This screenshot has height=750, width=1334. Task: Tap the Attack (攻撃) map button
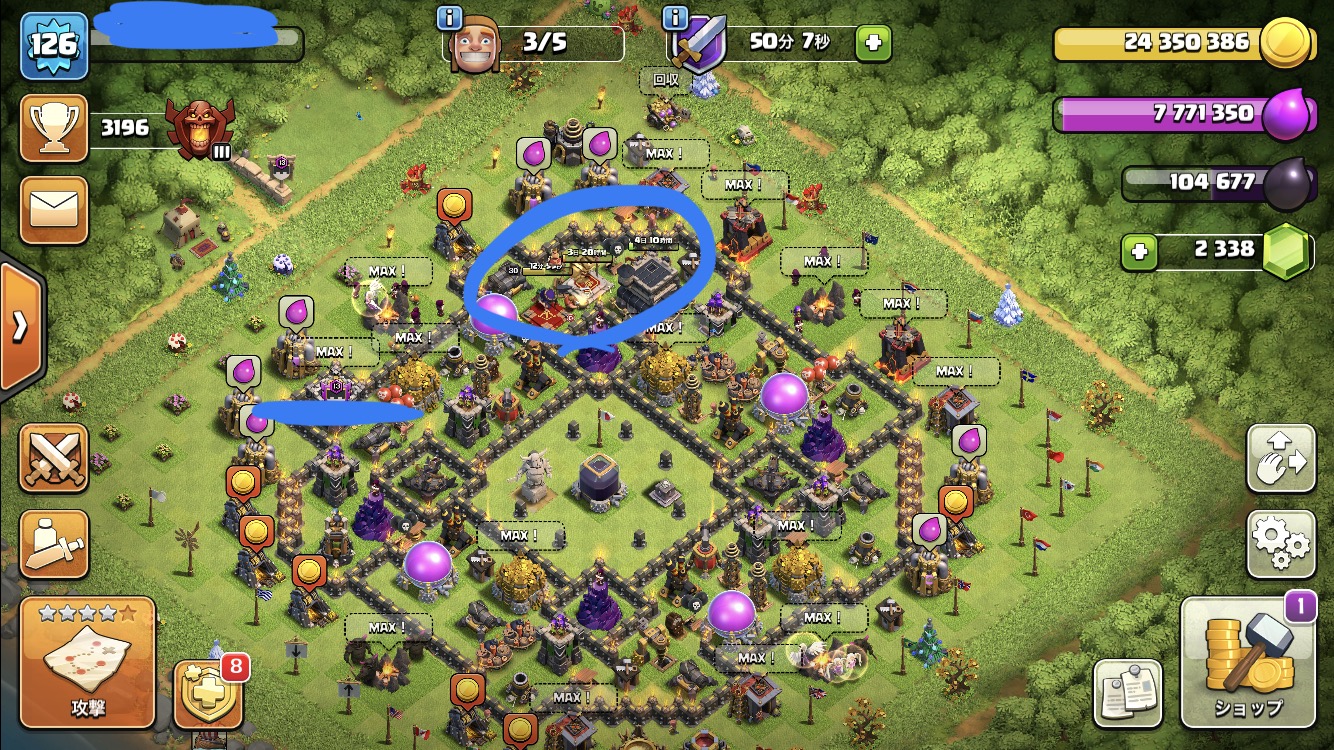(87, 663)
